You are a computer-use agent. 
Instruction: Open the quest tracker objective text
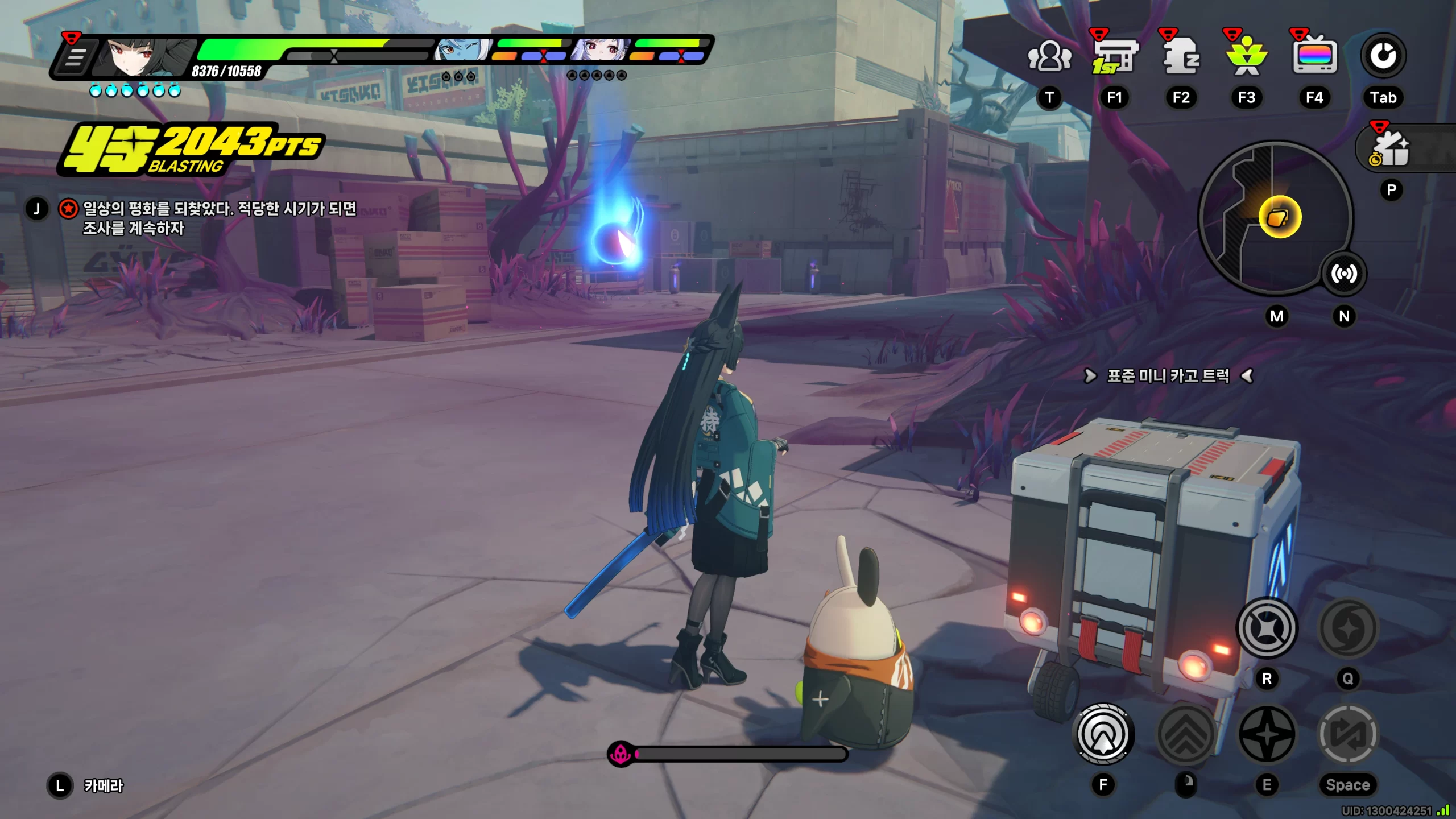[x=219, y=218]
